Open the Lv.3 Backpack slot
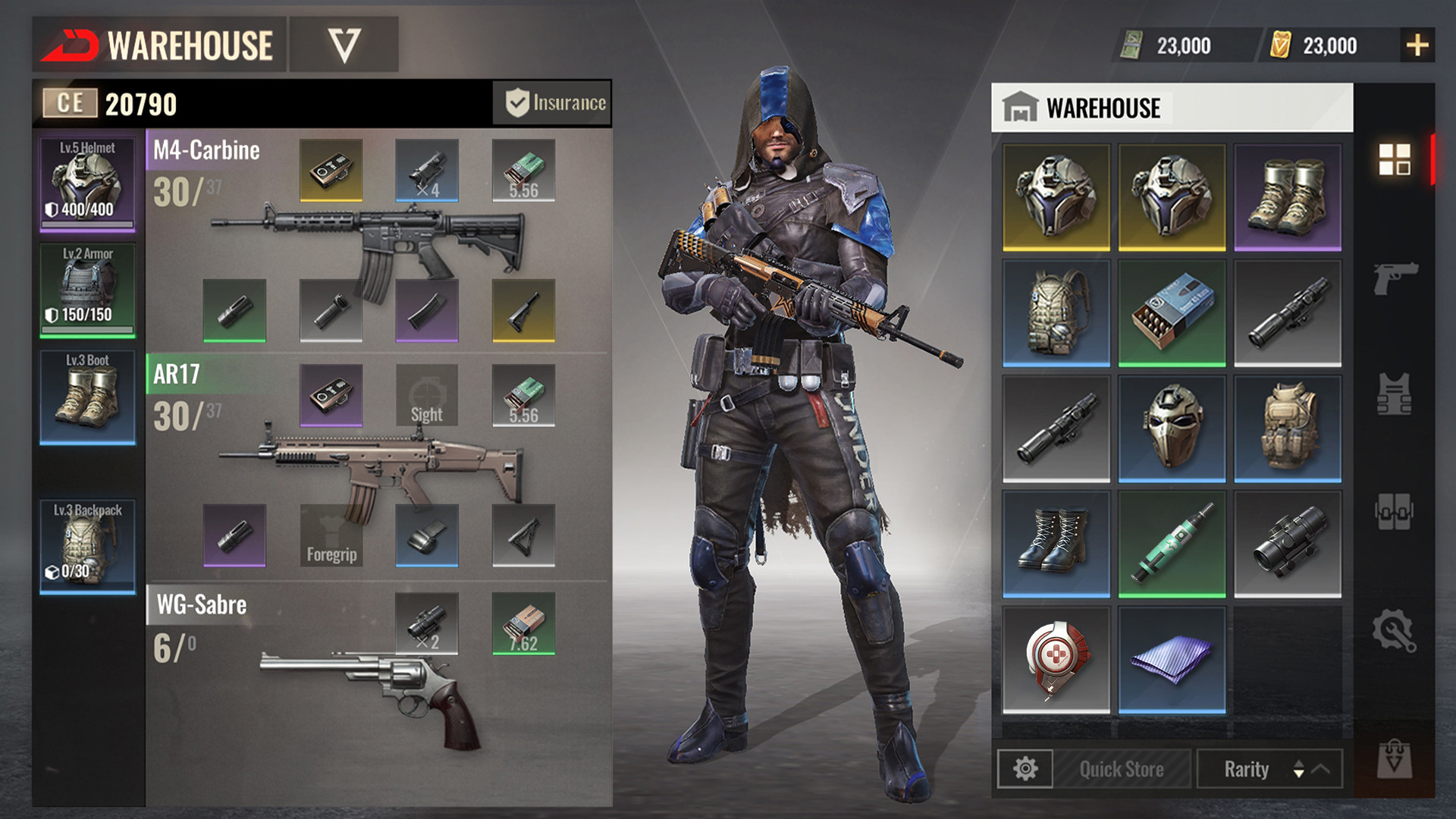The width and height of the screenshot is (1456, 819). pyautogui.click(x=87, y=546)
